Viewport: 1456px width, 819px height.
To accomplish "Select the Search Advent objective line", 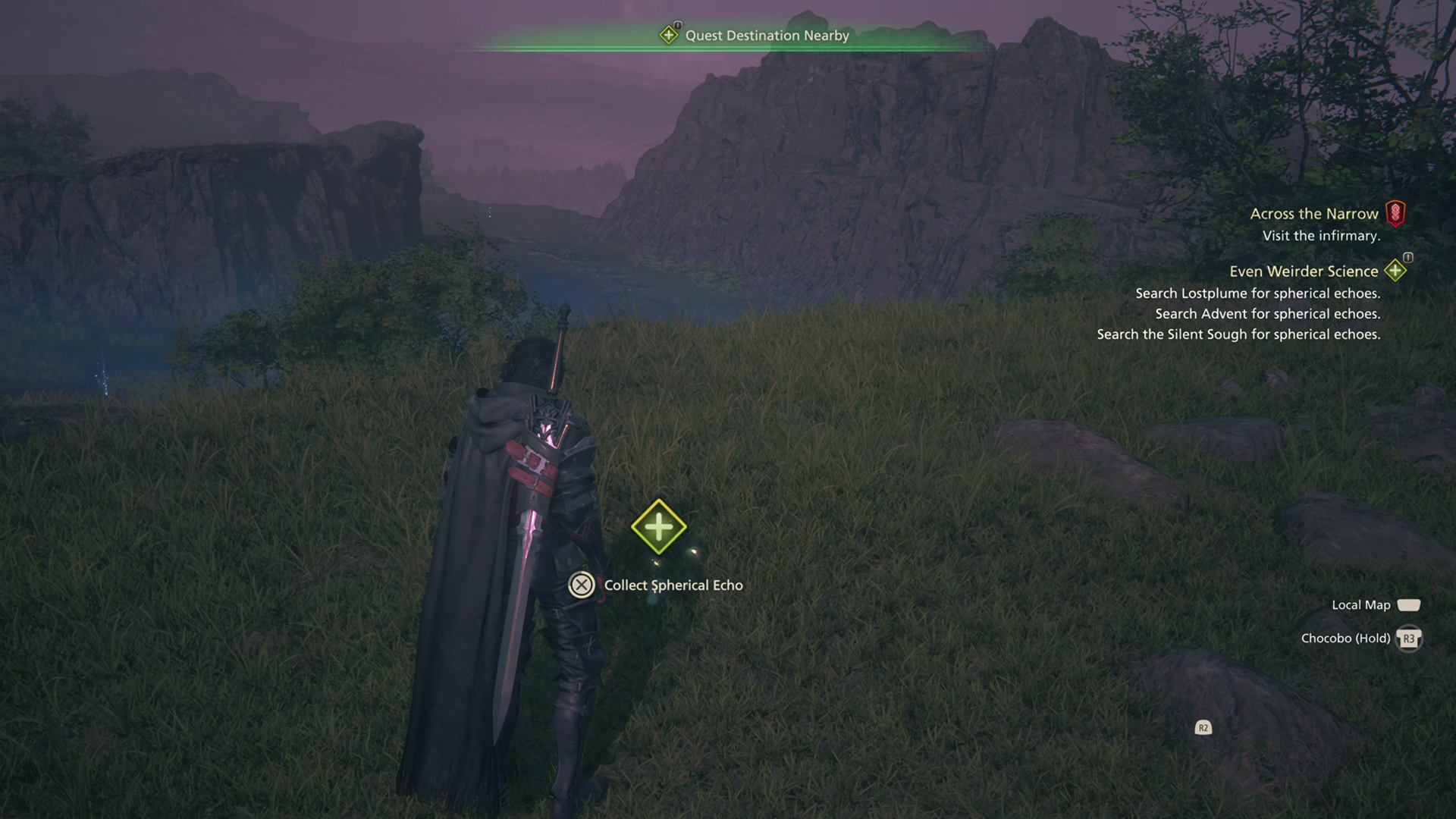I will click(x=1267, y=314).
